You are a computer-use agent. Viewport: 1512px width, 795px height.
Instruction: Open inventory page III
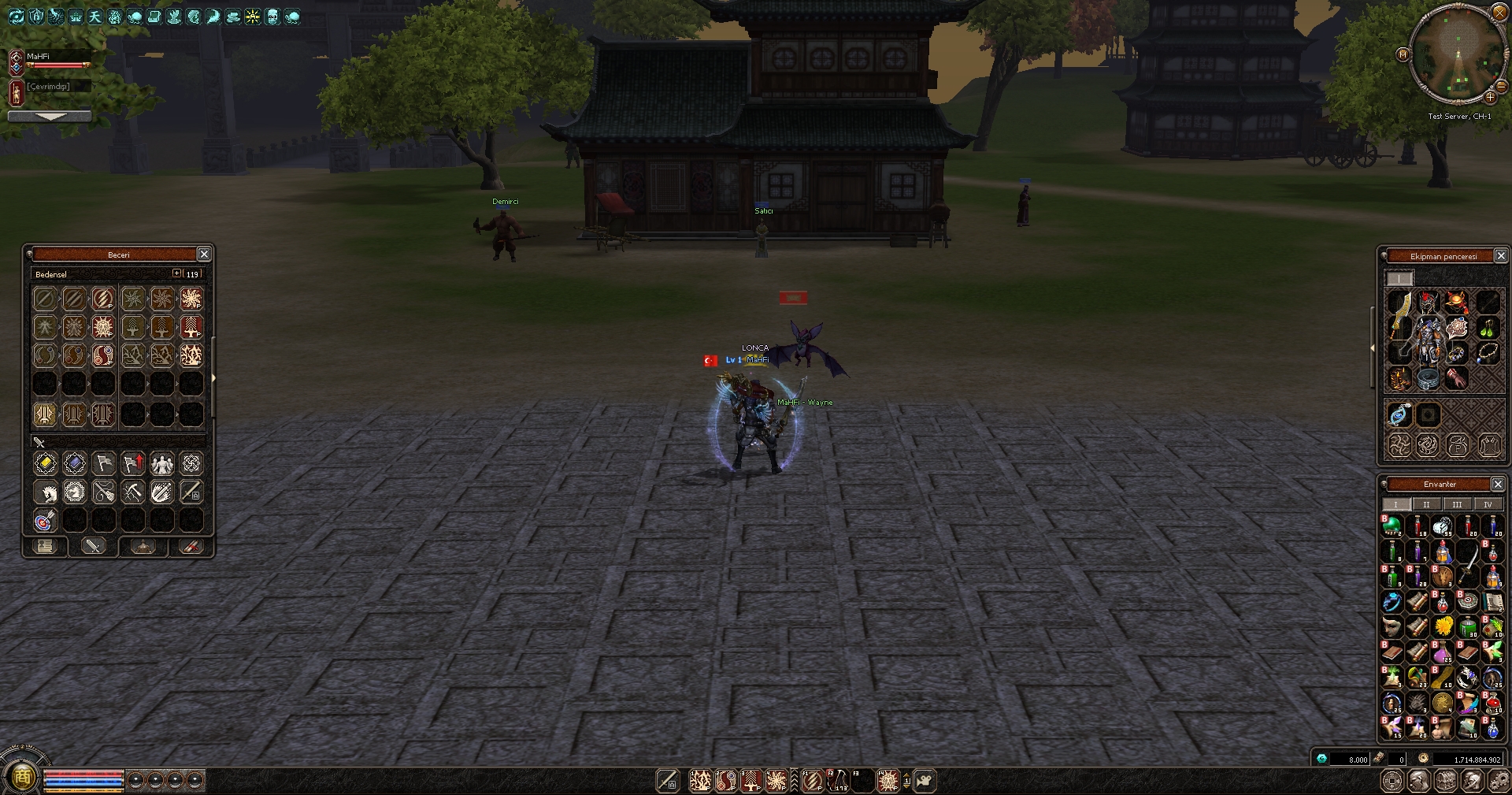[1457, 504]
